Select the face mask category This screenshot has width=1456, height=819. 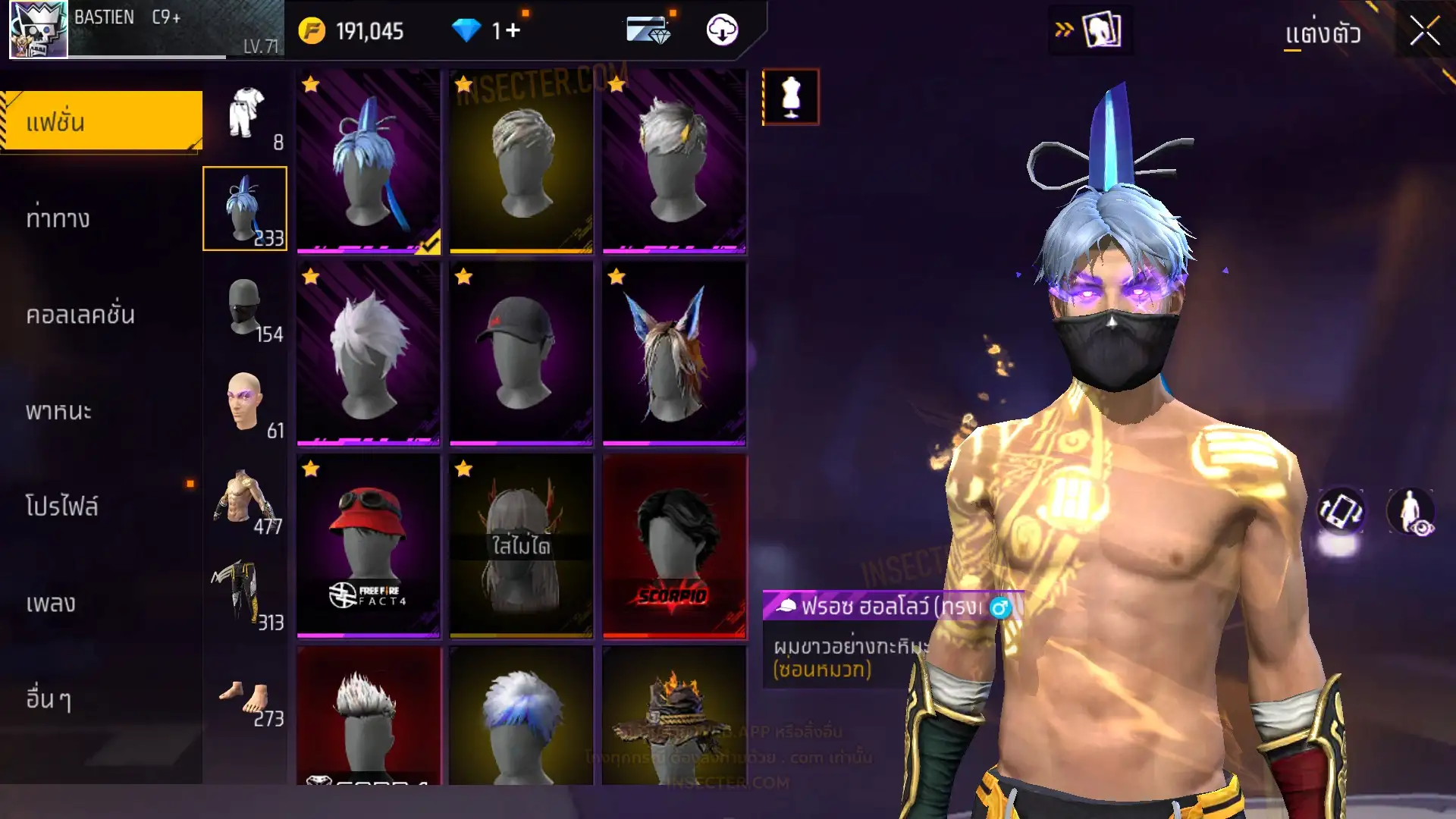click(x=246, y=306)
